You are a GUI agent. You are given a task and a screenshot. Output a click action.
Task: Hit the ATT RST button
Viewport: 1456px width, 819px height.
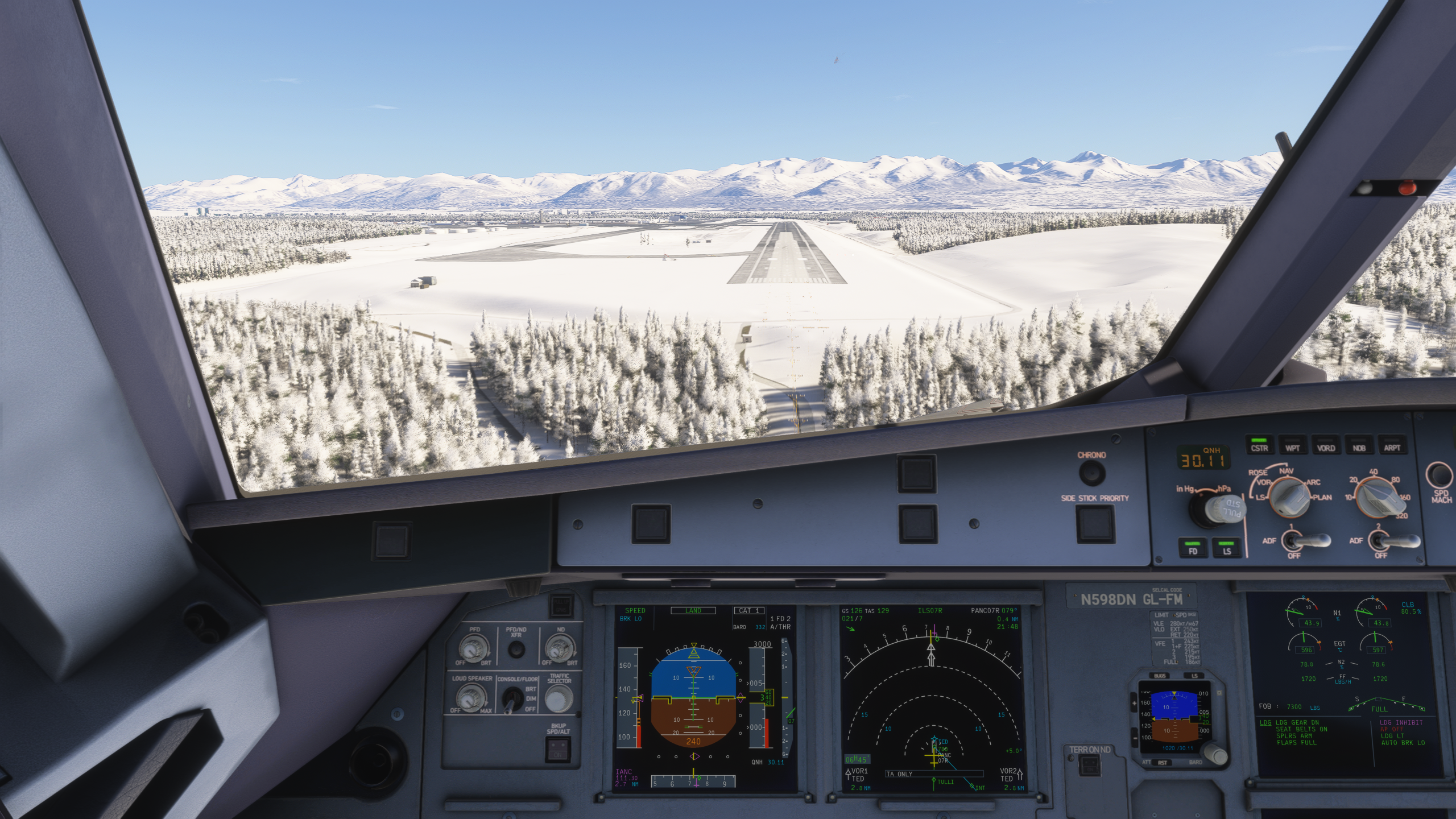pos(1162,763)
